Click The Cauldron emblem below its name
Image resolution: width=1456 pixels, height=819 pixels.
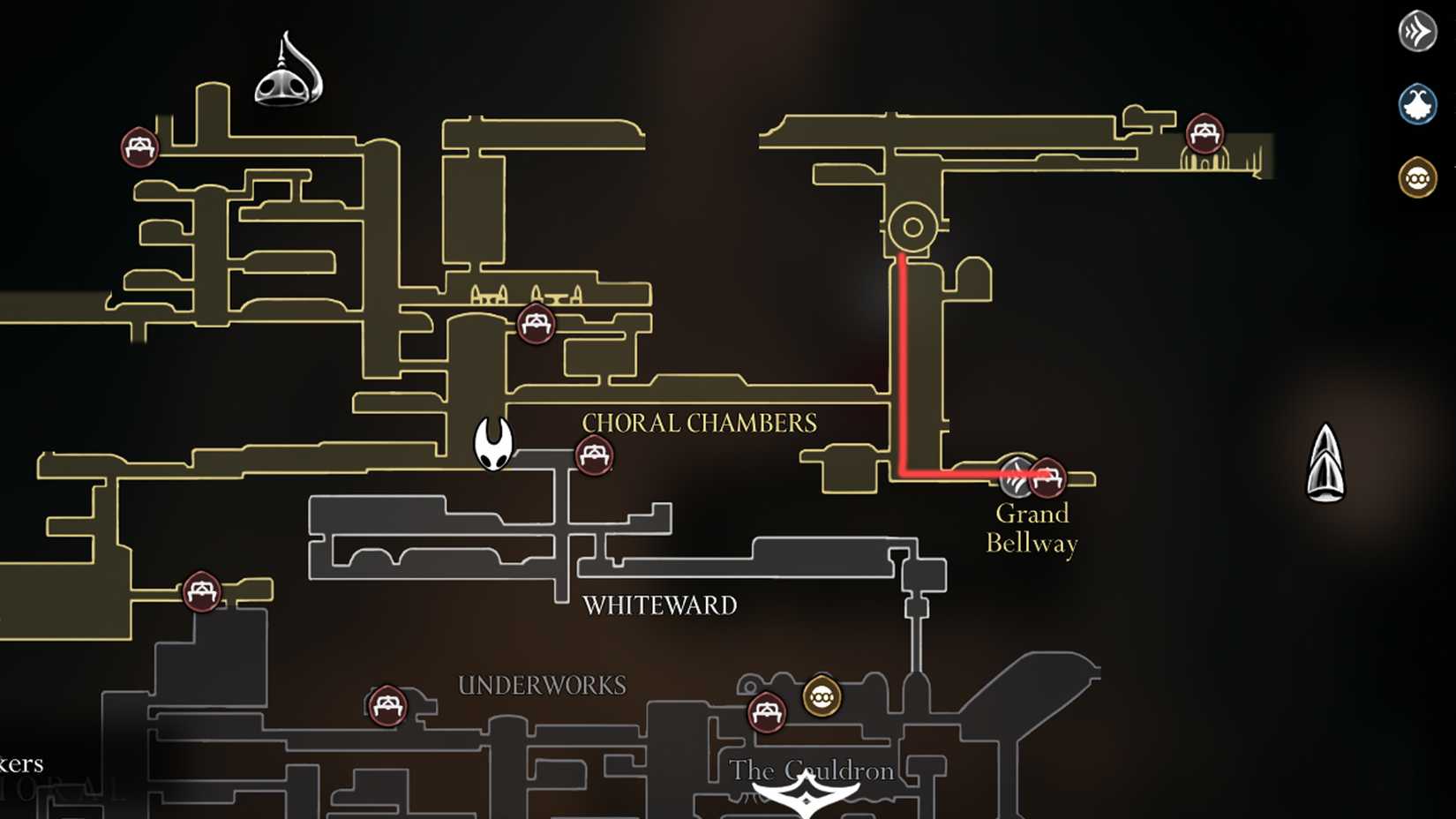(x=807, y=797)
